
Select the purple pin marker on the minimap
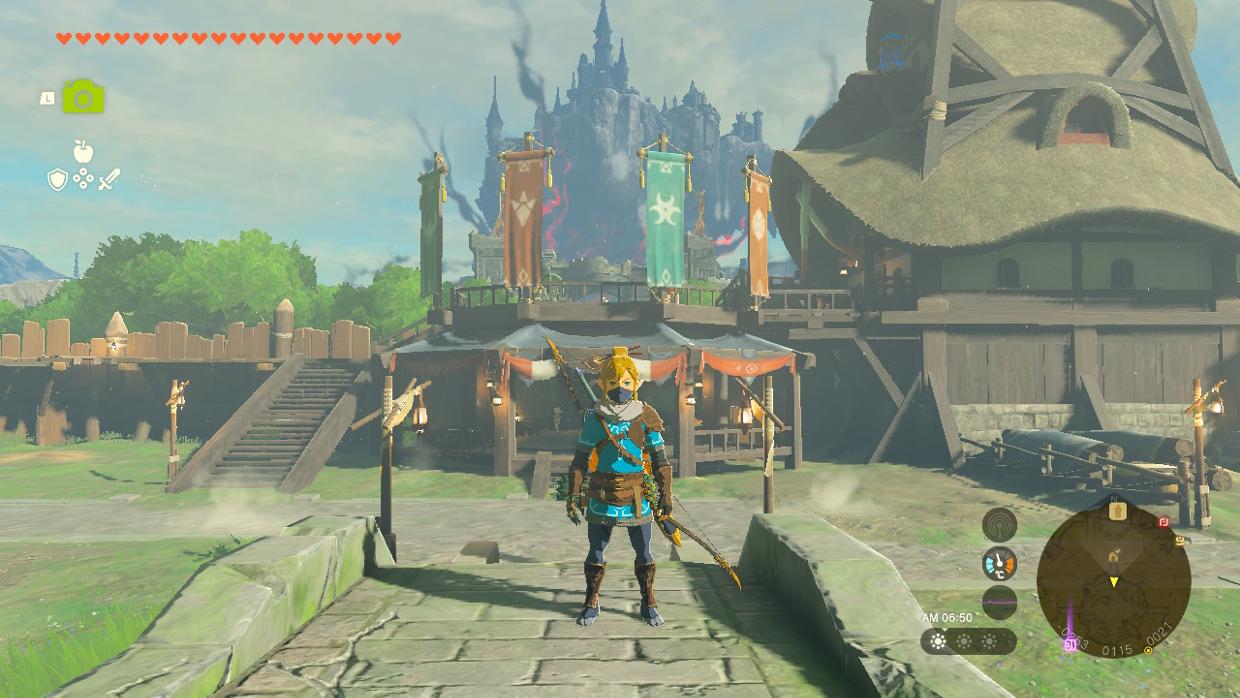[x=1068, y=645]
